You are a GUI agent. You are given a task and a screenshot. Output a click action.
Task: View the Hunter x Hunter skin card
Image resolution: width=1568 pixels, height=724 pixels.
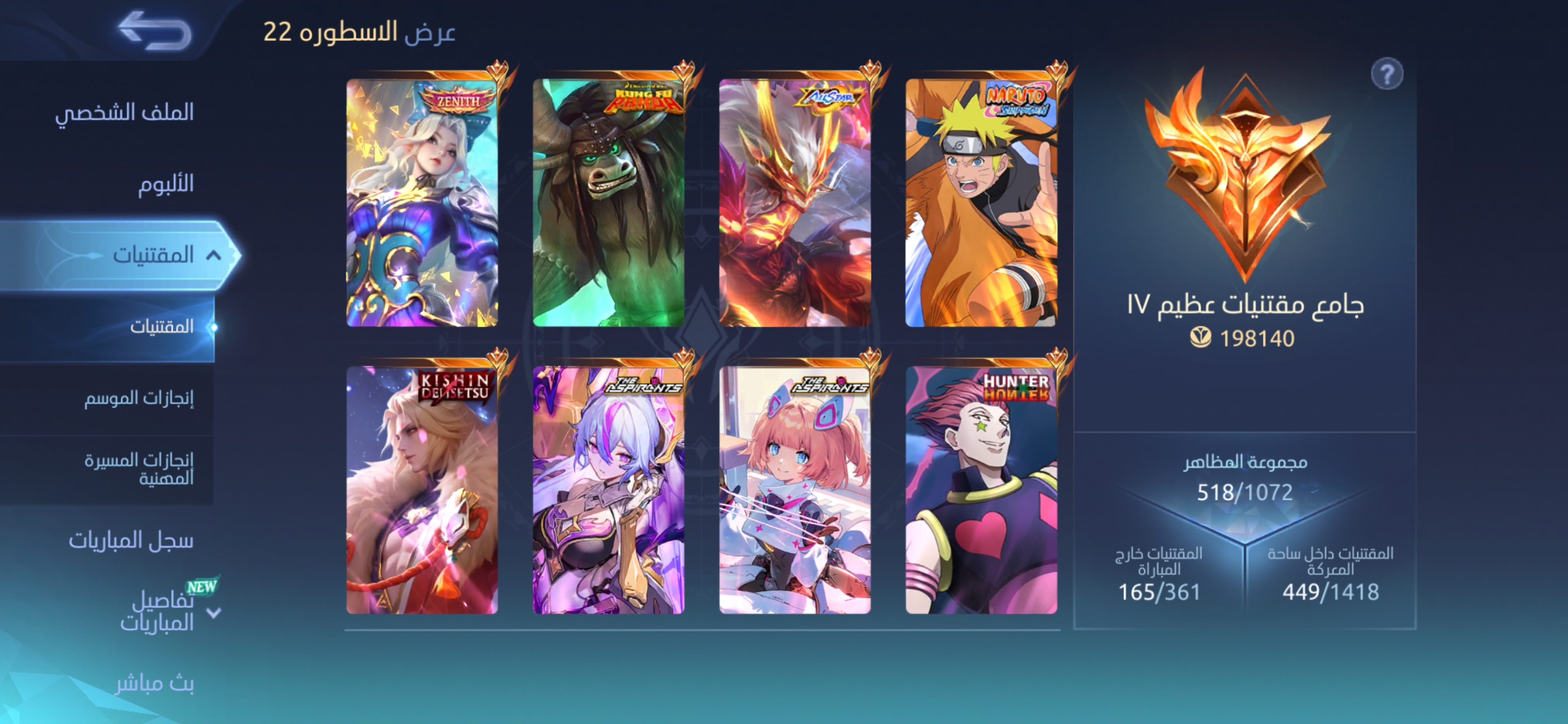(981, 490)
